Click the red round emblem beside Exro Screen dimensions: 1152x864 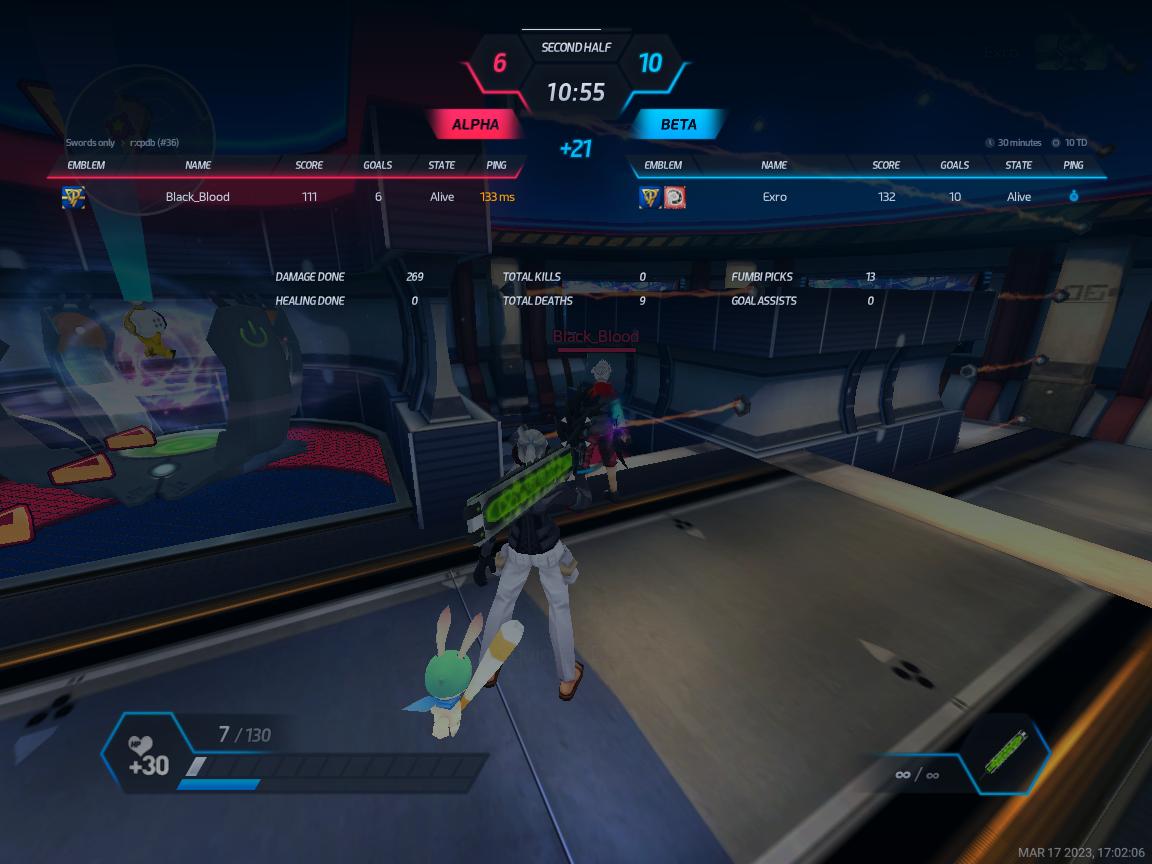675,197
